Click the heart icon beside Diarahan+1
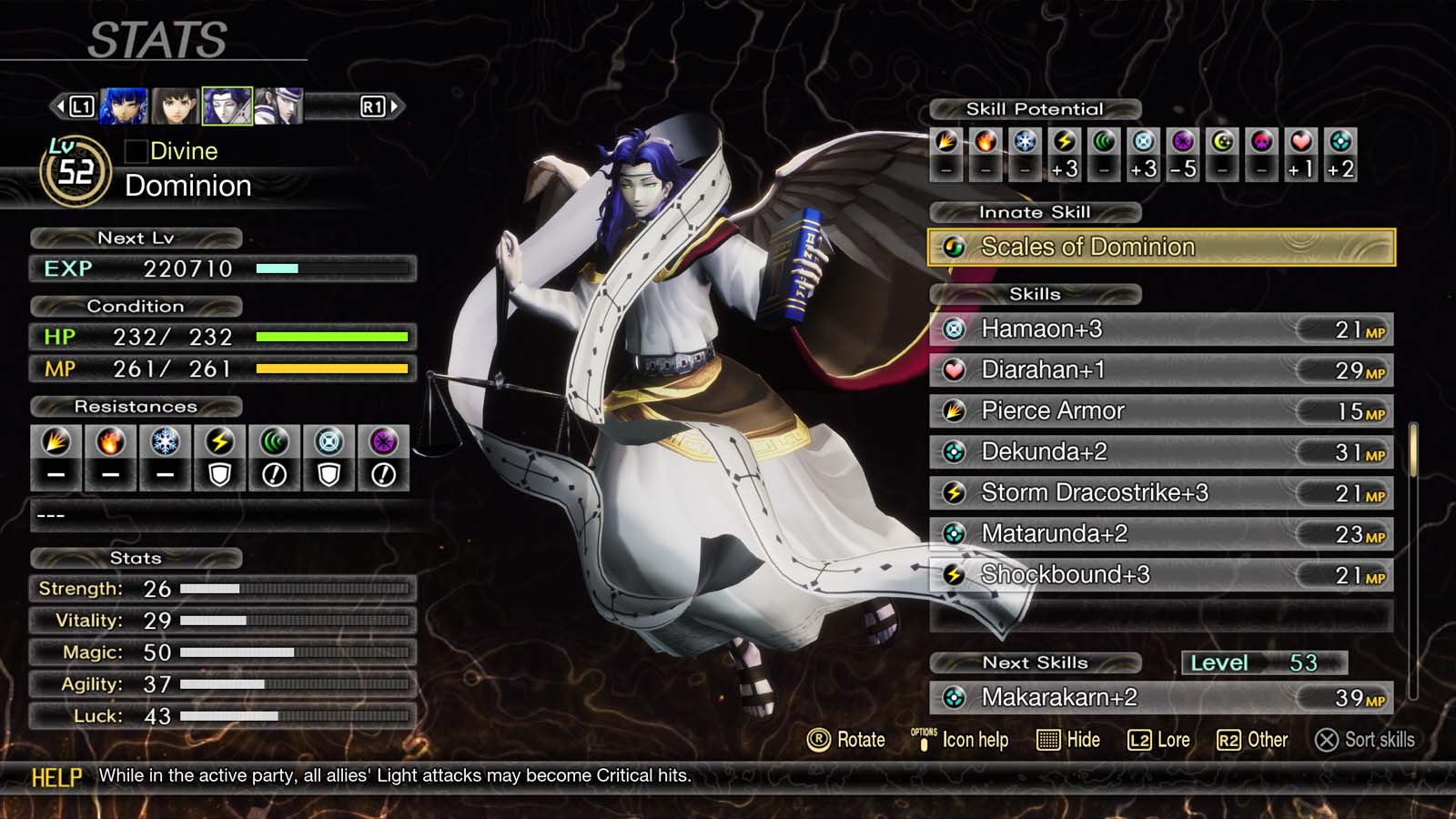 pos(954,370)
